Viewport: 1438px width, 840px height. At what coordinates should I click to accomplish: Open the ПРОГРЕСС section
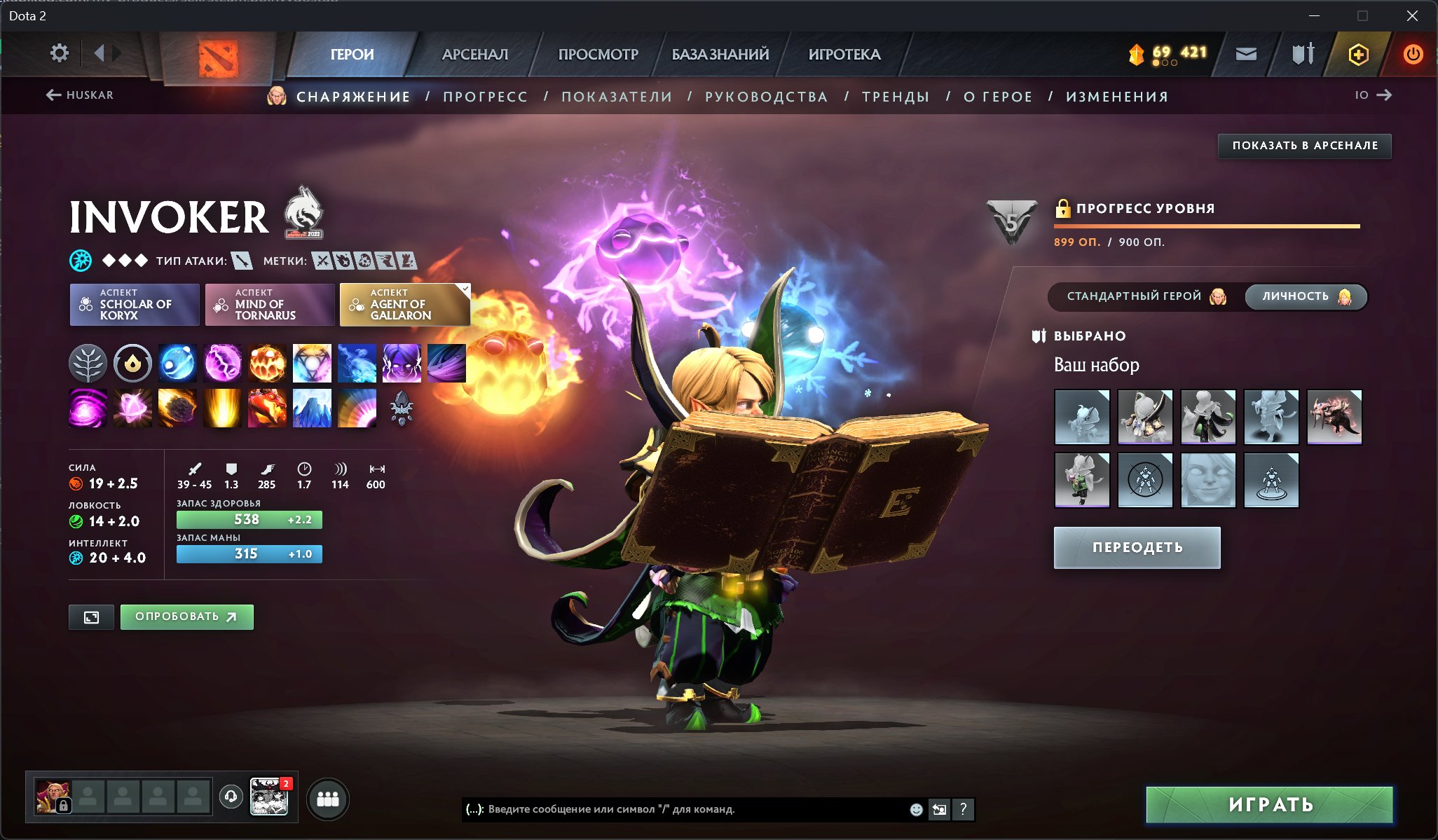tap(484, 97)
